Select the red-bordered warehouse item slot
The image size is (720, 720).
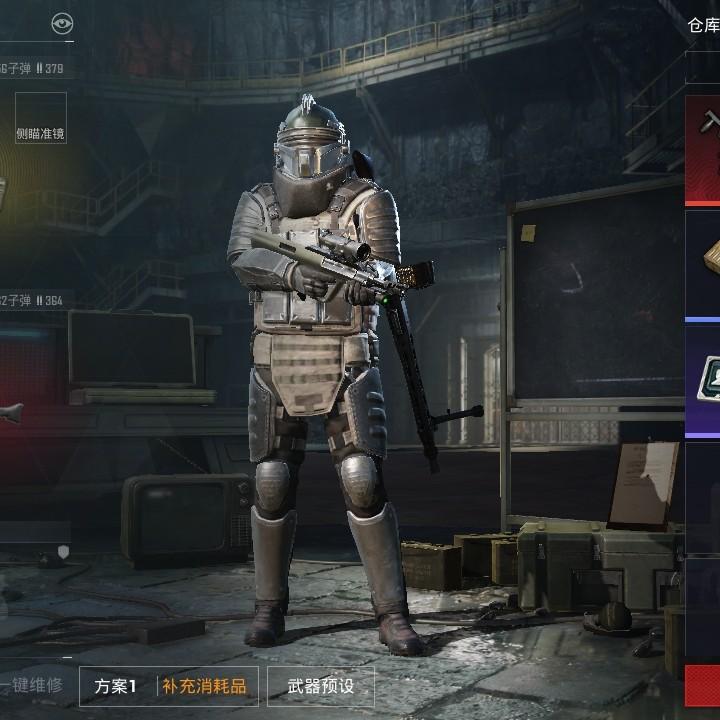click(x=703, y=150)
